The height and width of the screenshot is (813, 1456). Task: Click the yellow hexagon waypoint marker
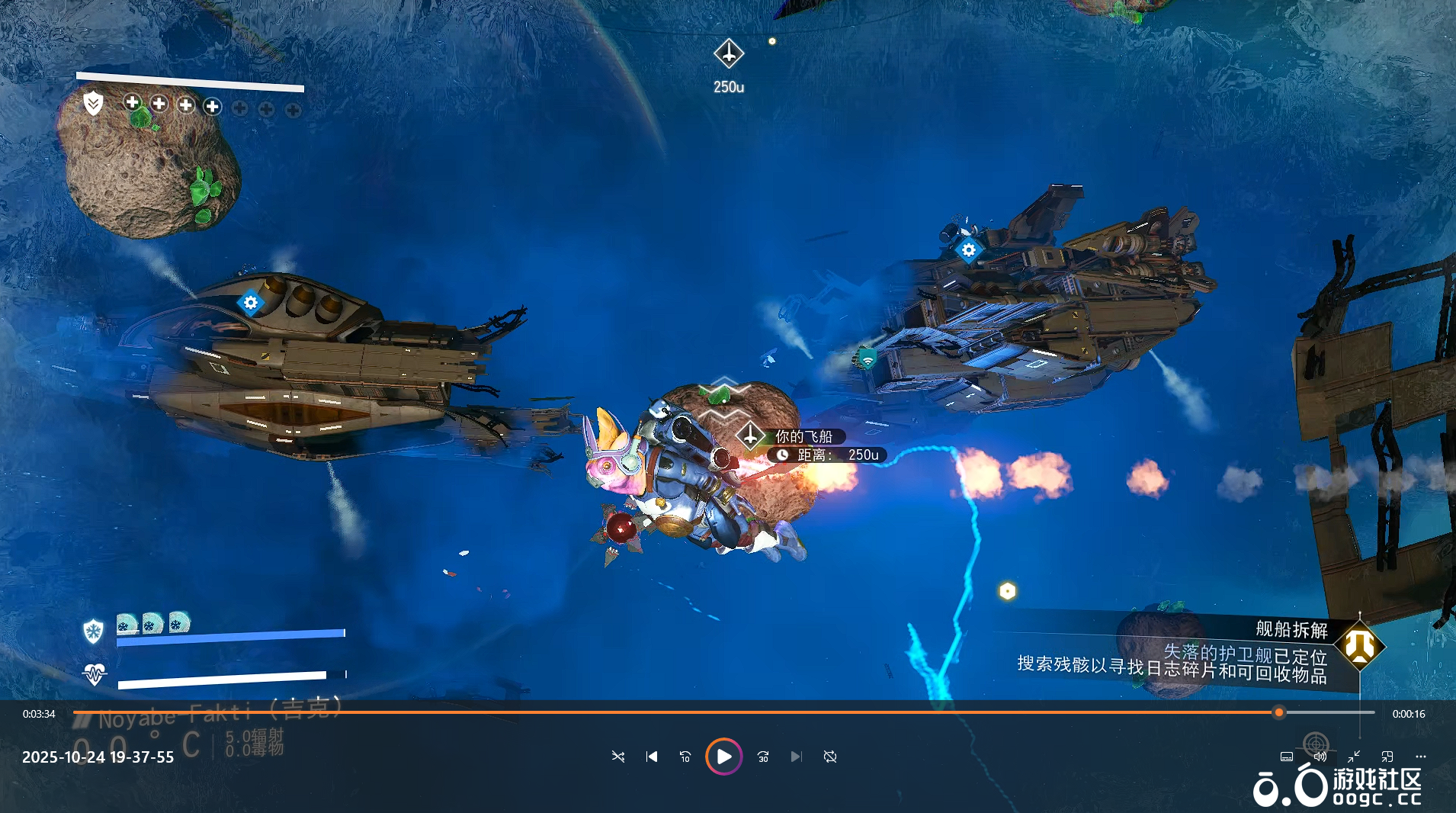pos(1007,591)
